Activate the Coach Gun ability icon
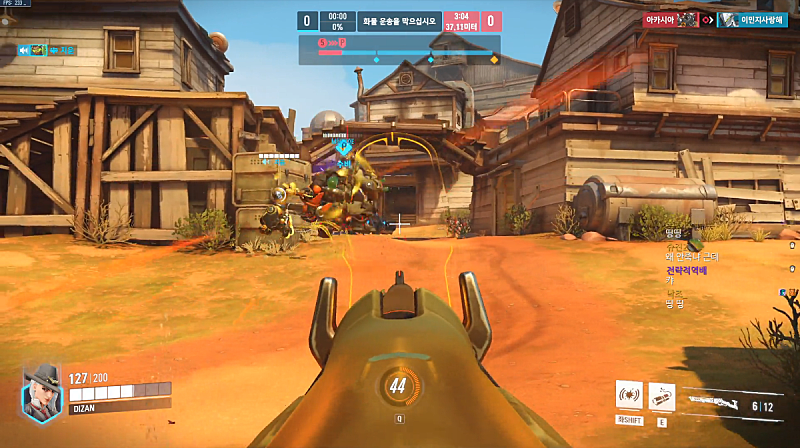Viewport: 800px width, 448px height. [x=630, y=394]
